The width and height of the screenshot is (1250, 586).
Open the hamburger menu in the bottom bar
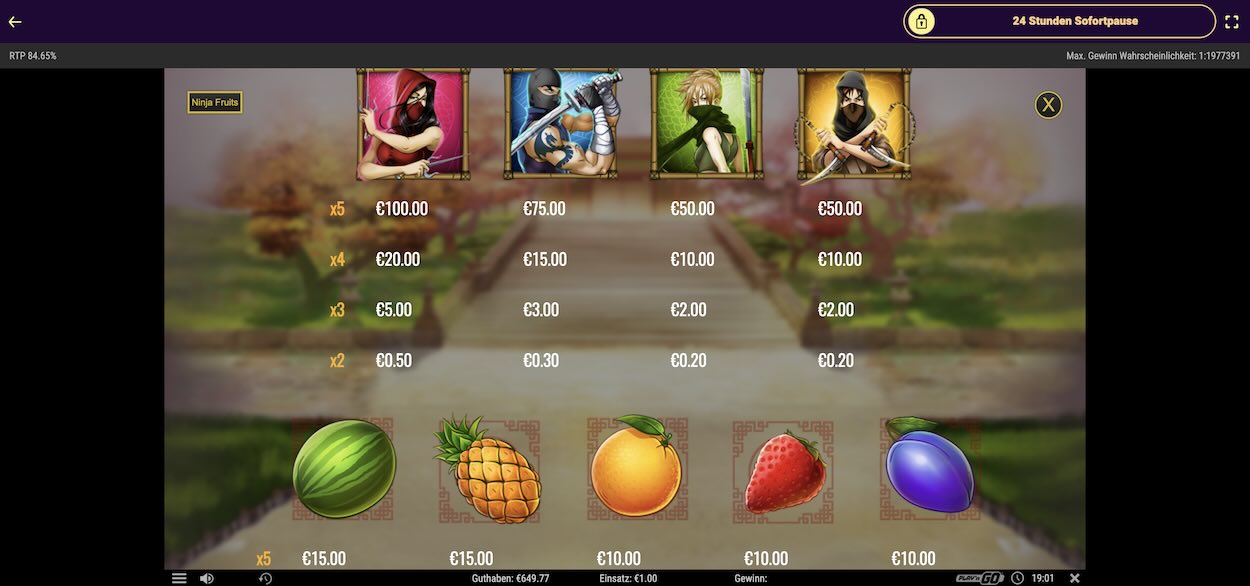tap(179, 578)
